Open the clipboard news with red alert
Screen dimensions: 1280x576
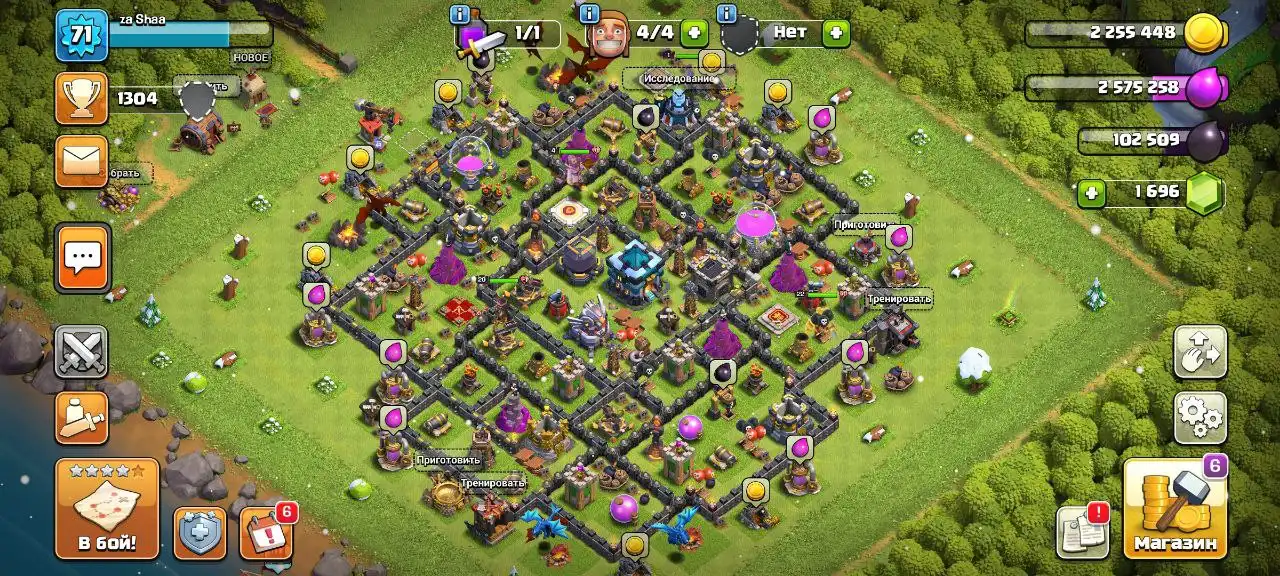1083,532
